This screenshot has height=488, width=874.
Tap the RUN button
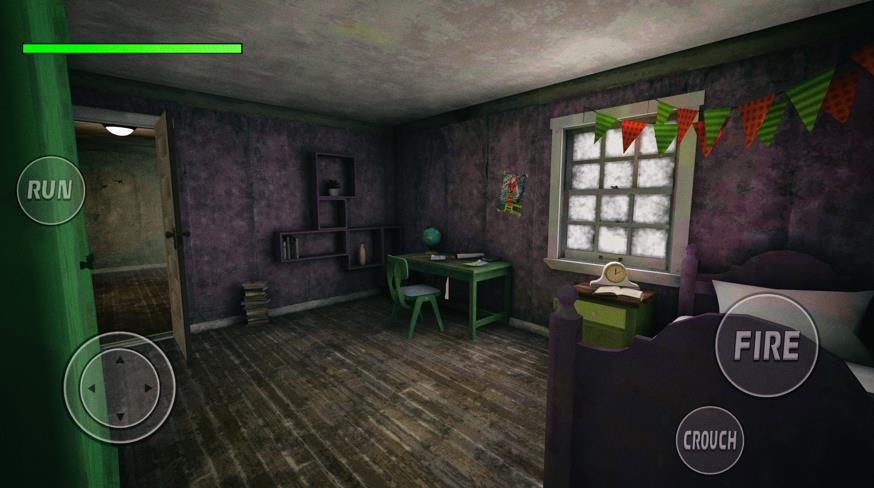point(50,190)
